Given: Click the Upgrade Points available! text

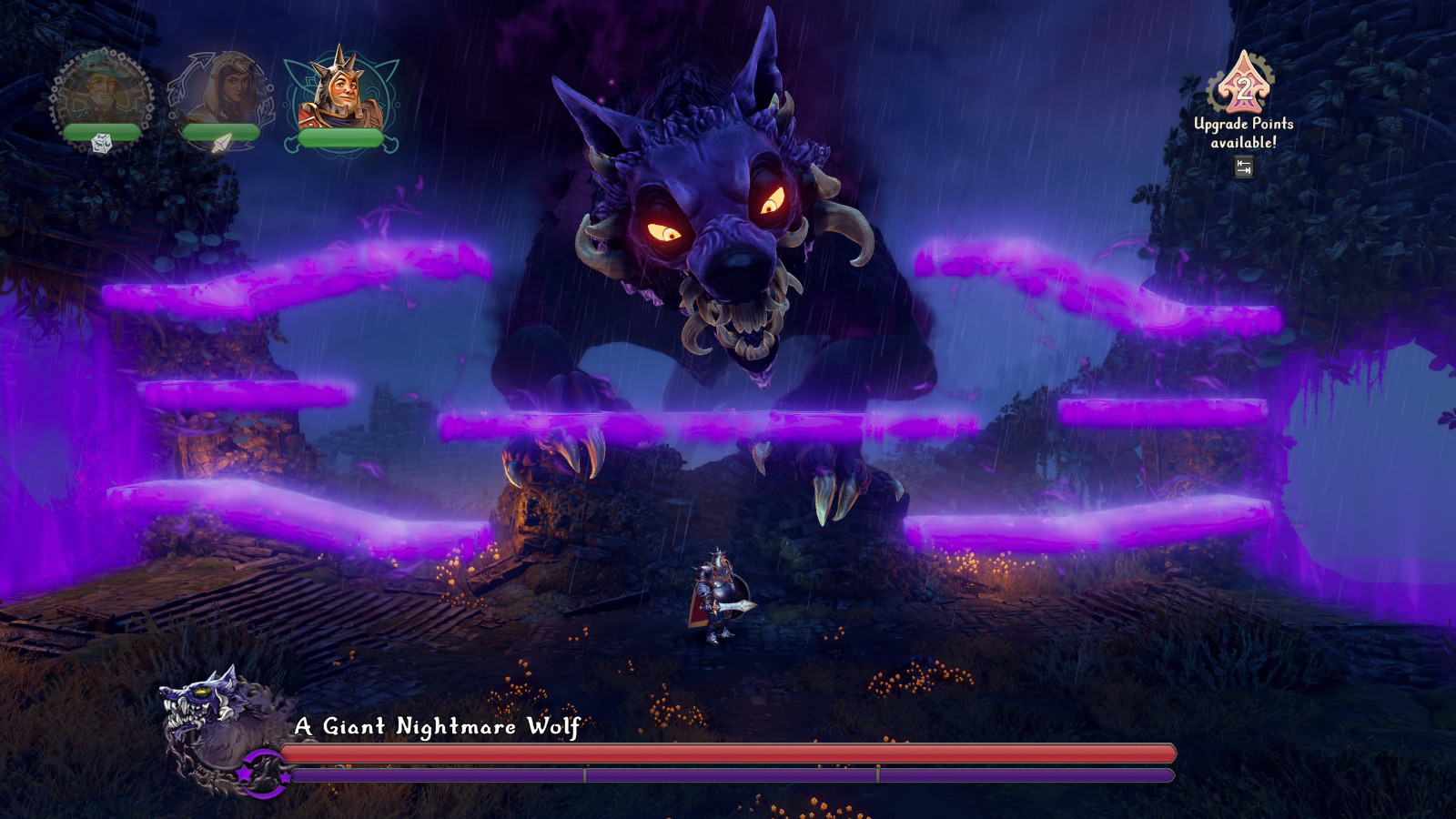Looking at the screenshot, I should point(1244,133).
